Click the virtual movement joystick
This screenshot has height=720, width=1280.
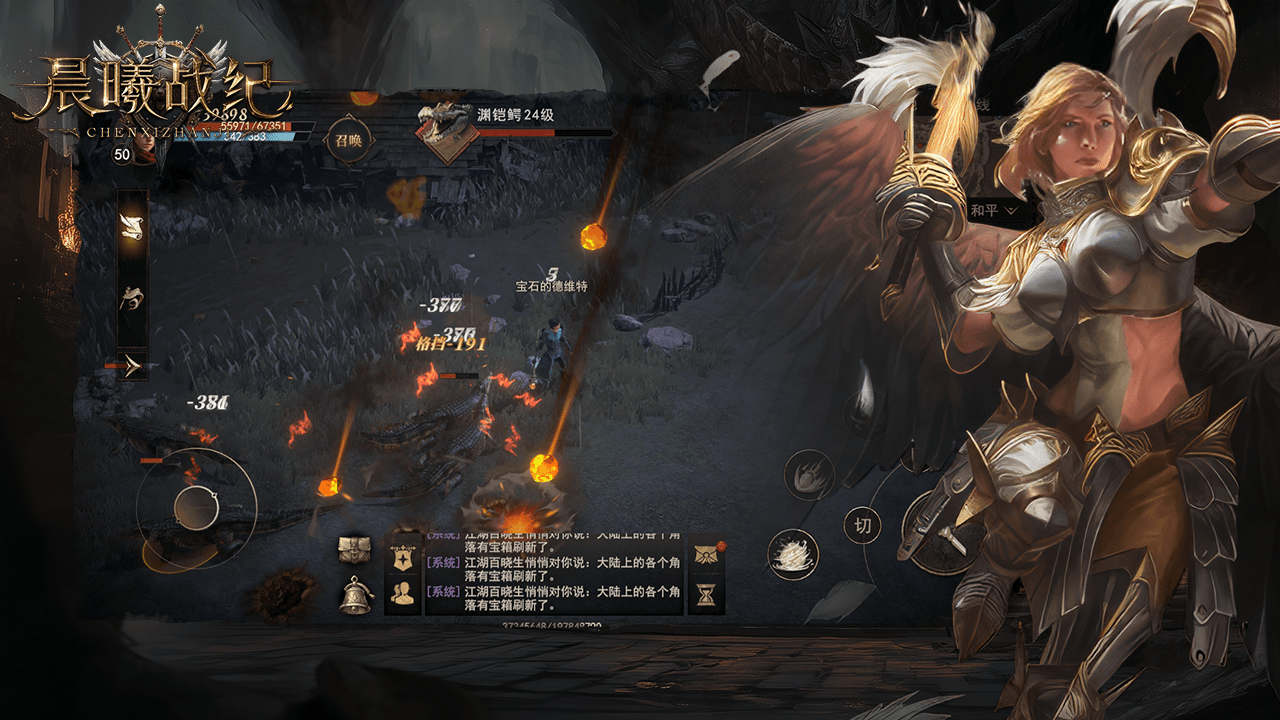click(196, 508)
